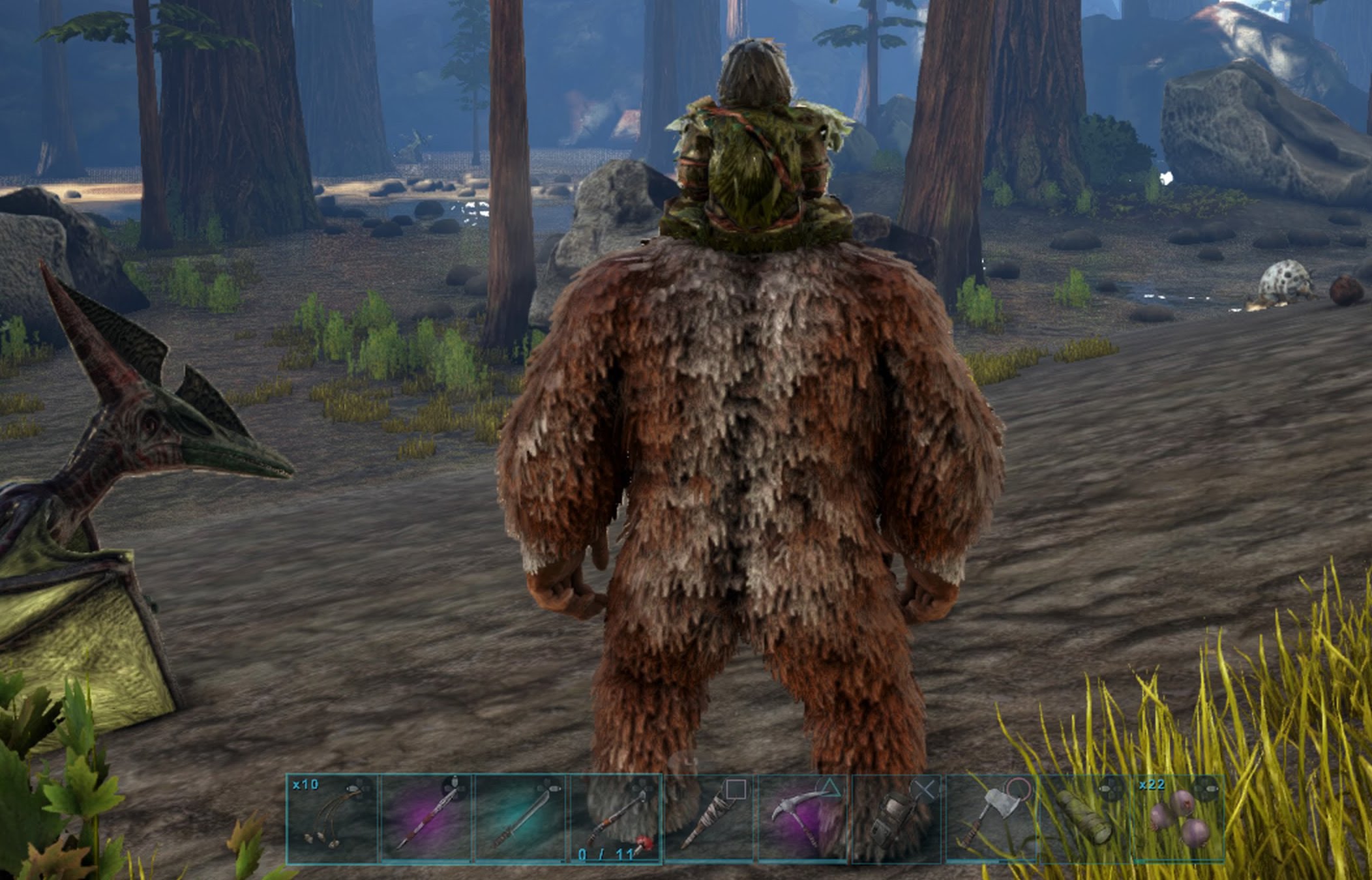Screen dimensions: 1372x880
Task: Equip the purple-glowing pike
Action: click(426, 818)
